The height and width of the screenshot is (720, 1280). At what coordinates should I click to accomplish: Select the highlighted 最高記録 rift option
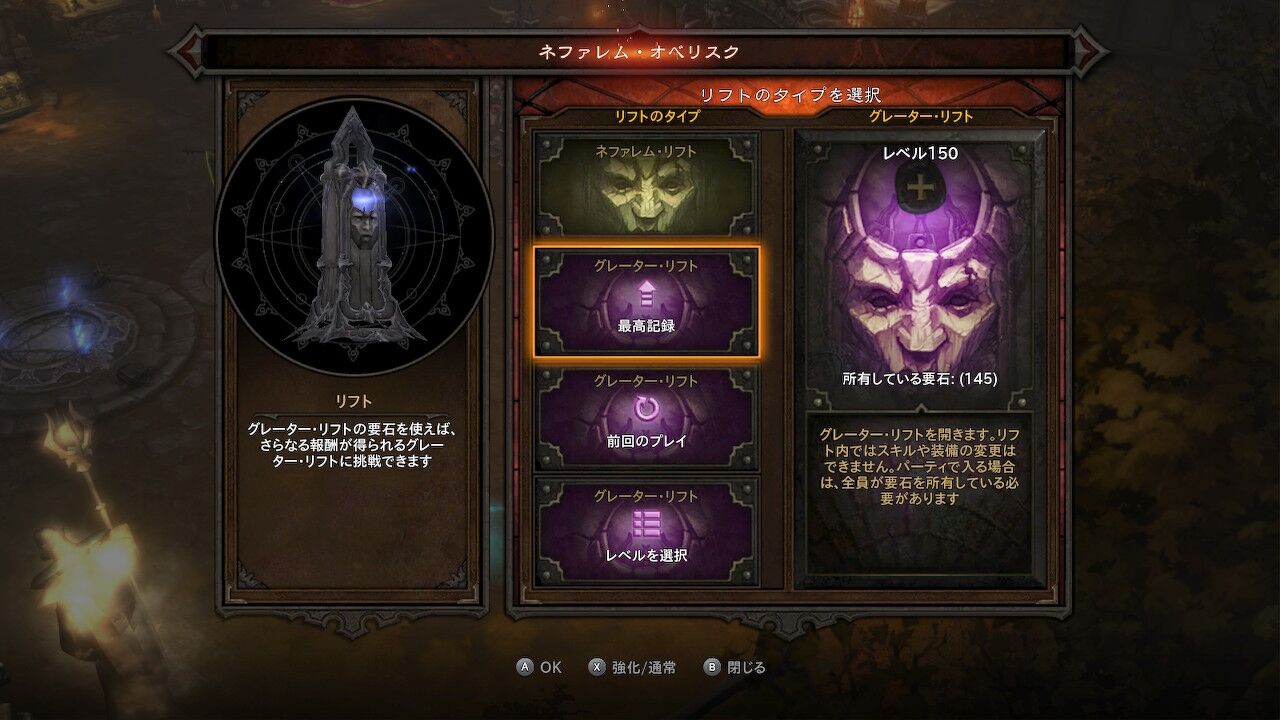pyautogui.click(x=648, y=300)
